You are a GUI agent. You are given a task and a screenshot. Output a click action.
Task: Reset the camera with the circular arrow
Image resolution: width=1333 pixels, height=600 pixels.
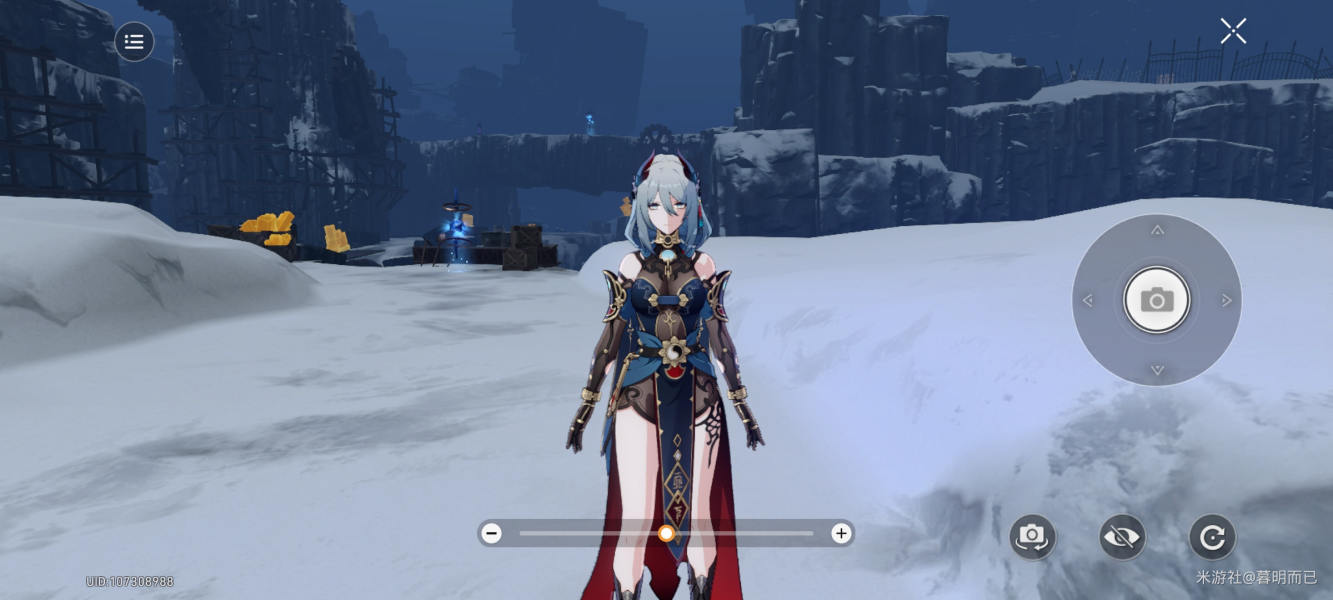tap(1212, 538)
